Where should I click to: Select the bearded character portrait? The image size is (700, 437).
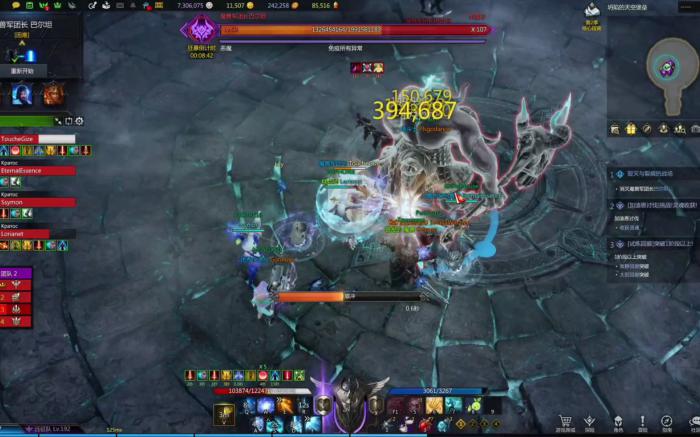[21, 95]
